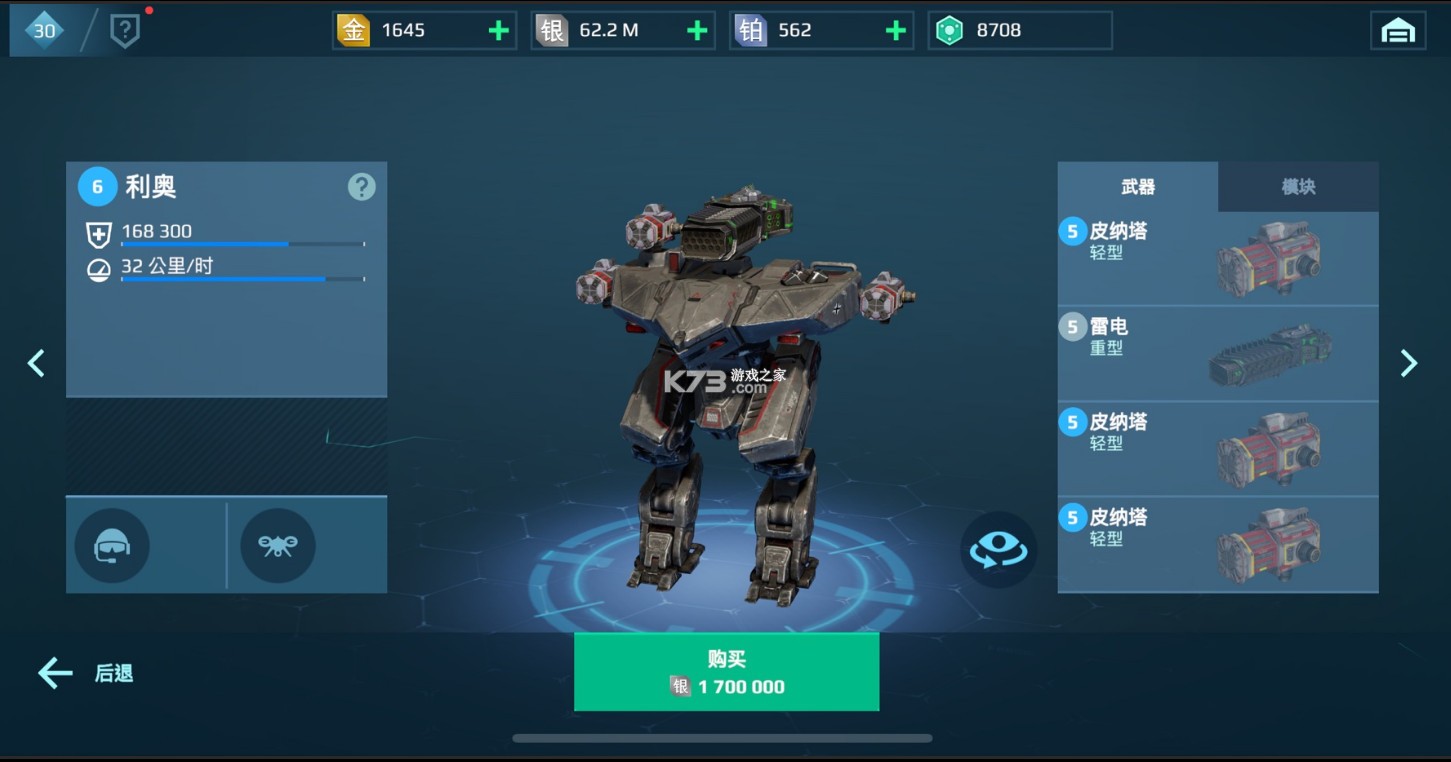Open the player level 30 badge
1451x762 pixels.
coord(44,31)
